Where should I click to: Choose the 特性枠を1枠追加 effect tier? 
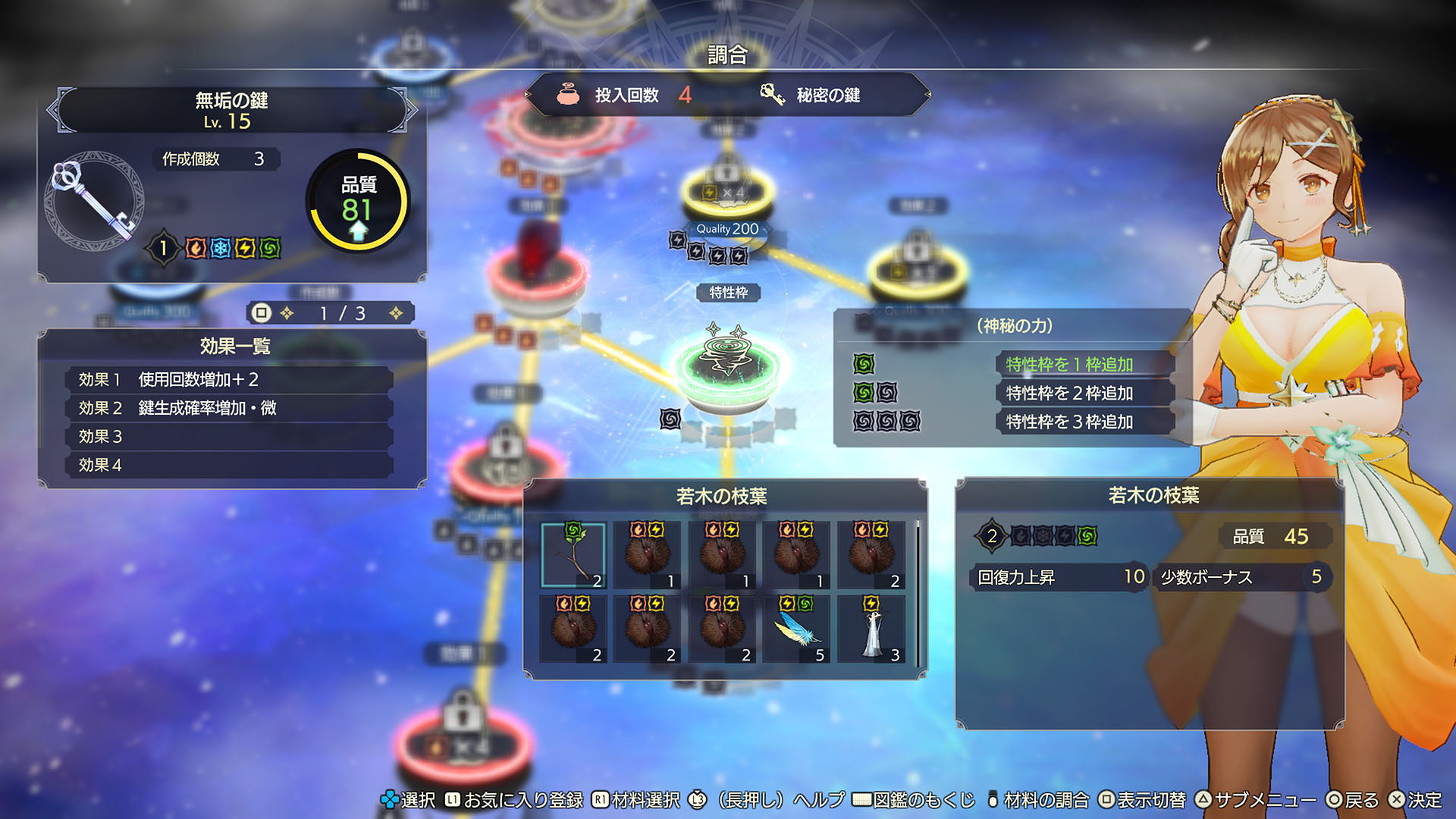(1069, 365)
